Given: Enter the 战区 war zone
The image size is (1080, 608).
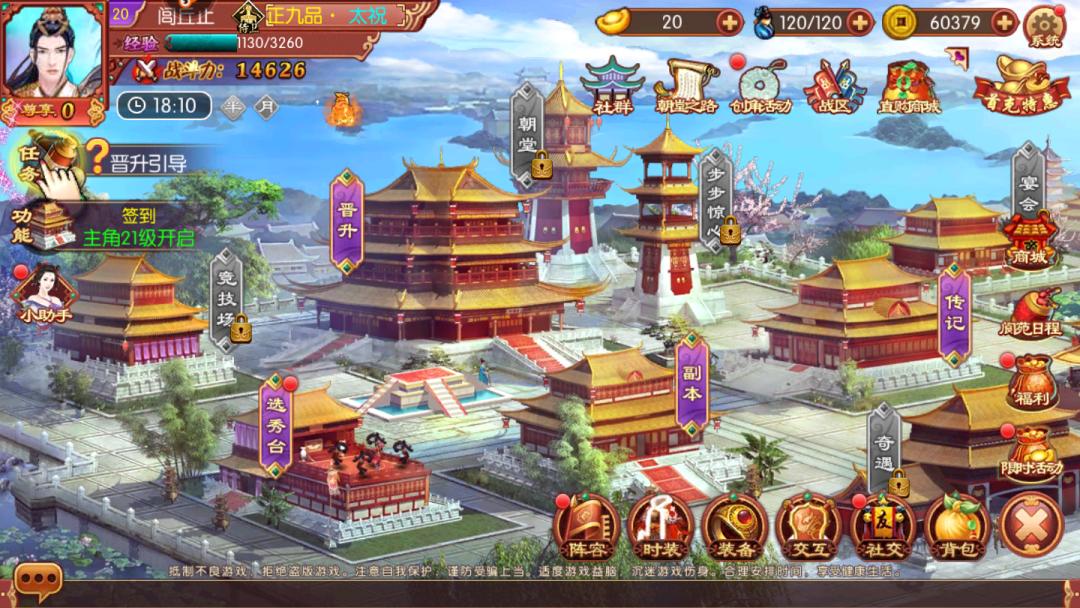Looking at the screenshot, I should tap(834, 86).
